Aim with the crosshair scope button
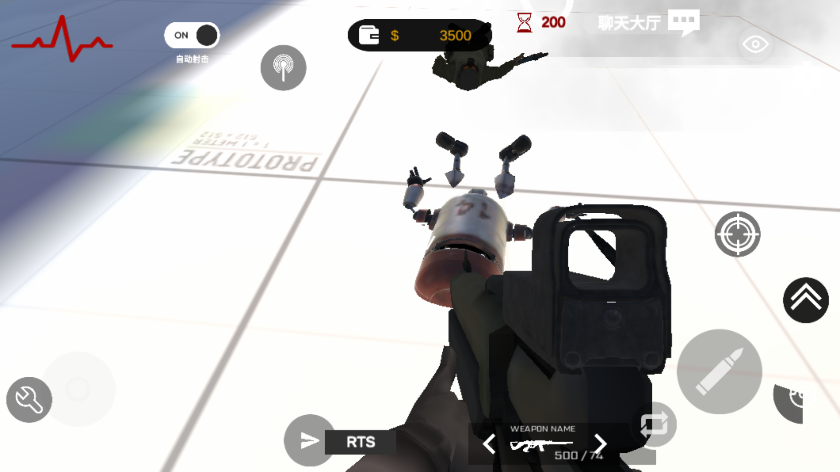The height and width of the screenshot is (472, 840). [737, 234]
